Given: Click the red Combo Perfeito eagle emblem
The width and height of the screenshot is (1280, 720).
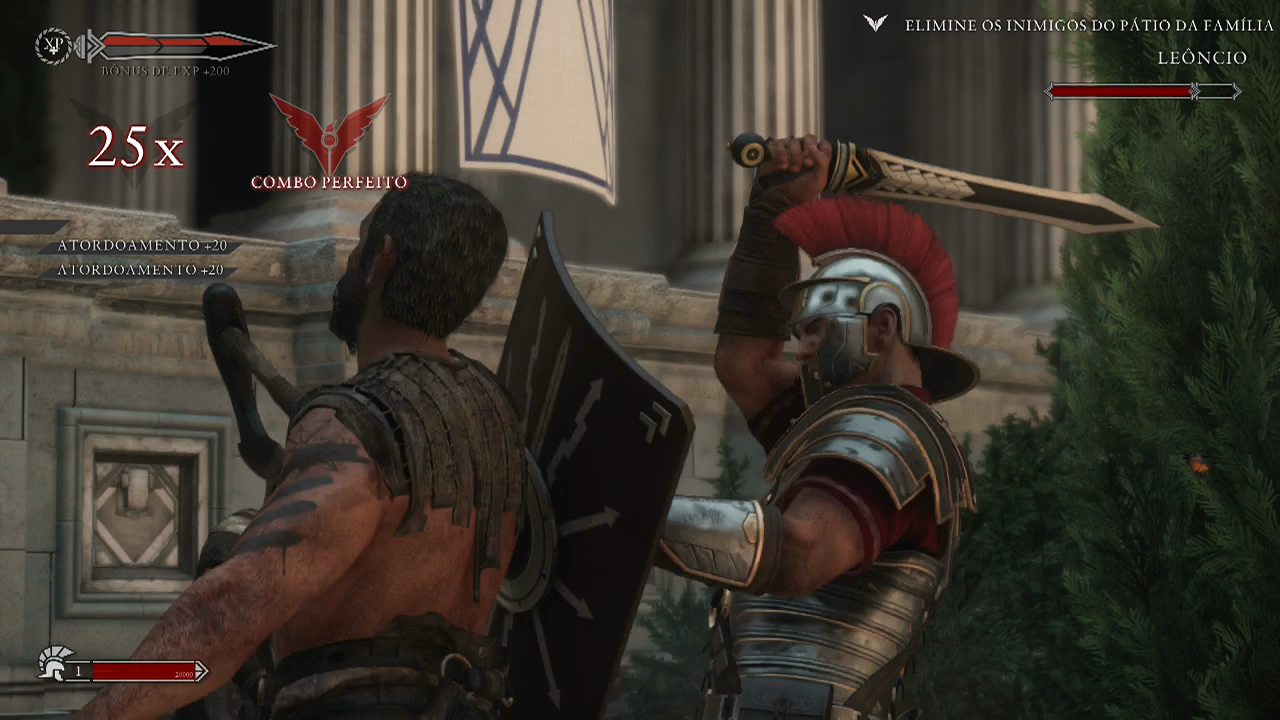Looking at the screenshot, I should [328, 133].
